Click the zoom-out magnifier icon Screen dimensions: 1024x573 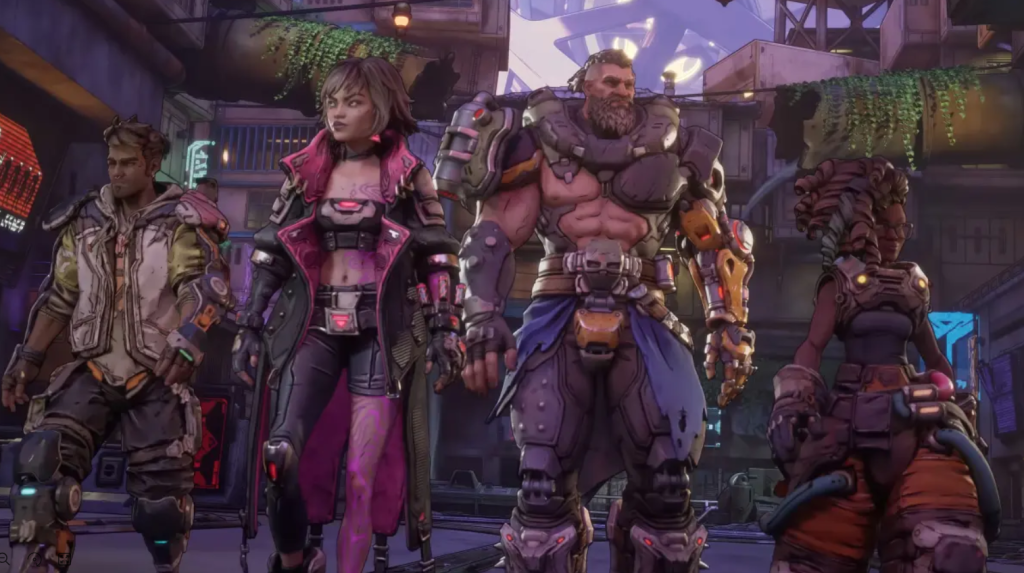coord(4,559)
